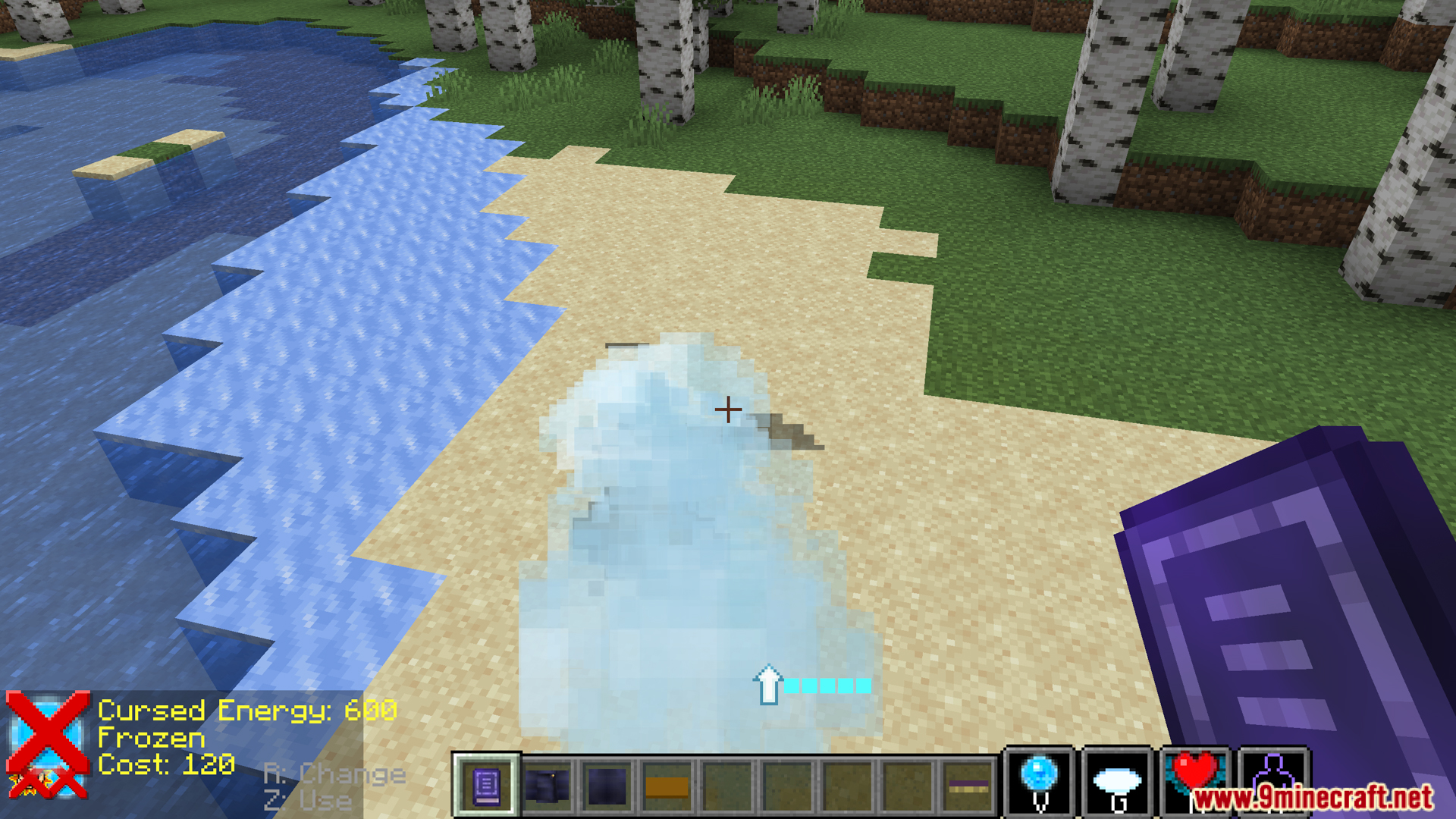Viewport: 1456px width, 819px height.
Task: Click the Z: Use action entry
Action: (x=307, y=800)
